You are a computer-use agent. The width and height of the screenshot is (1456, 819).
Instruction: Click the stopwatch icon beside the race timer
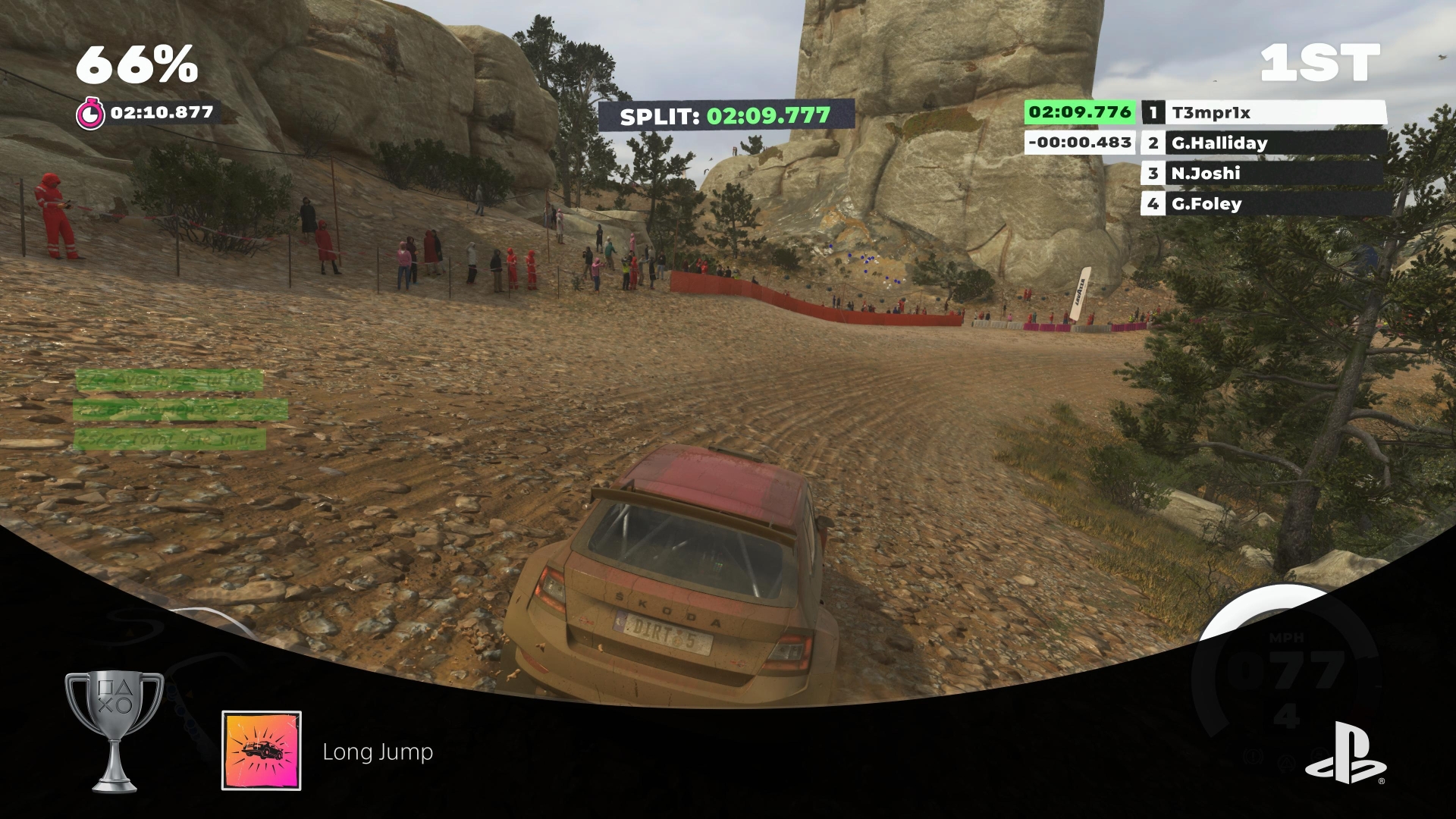pos(90,114)
